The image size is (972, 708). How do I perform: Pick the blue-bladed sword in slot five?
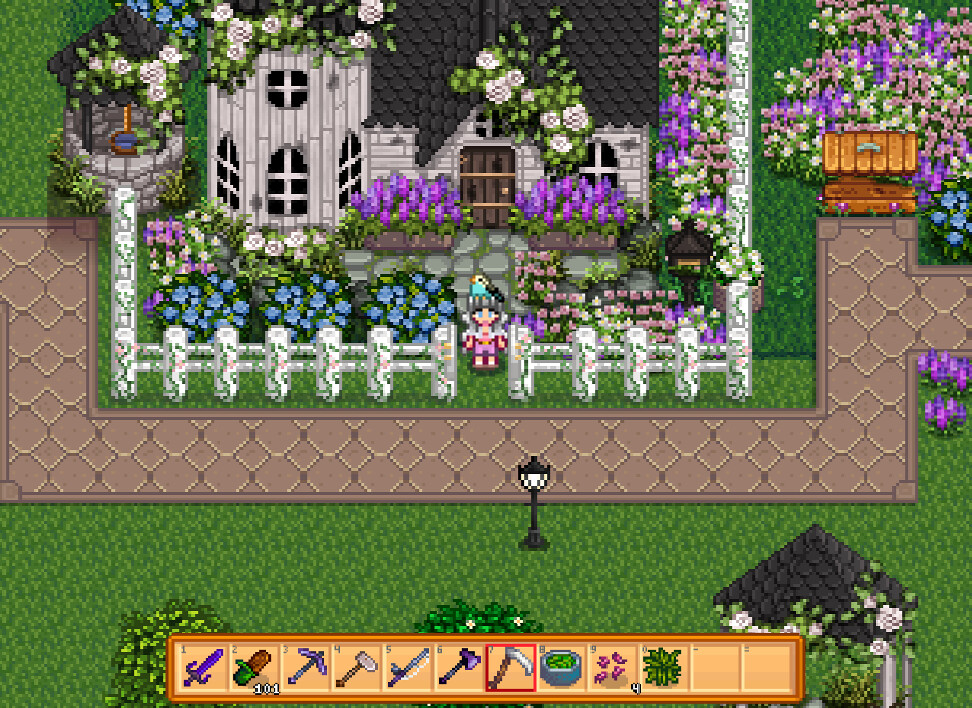point(408,666)
